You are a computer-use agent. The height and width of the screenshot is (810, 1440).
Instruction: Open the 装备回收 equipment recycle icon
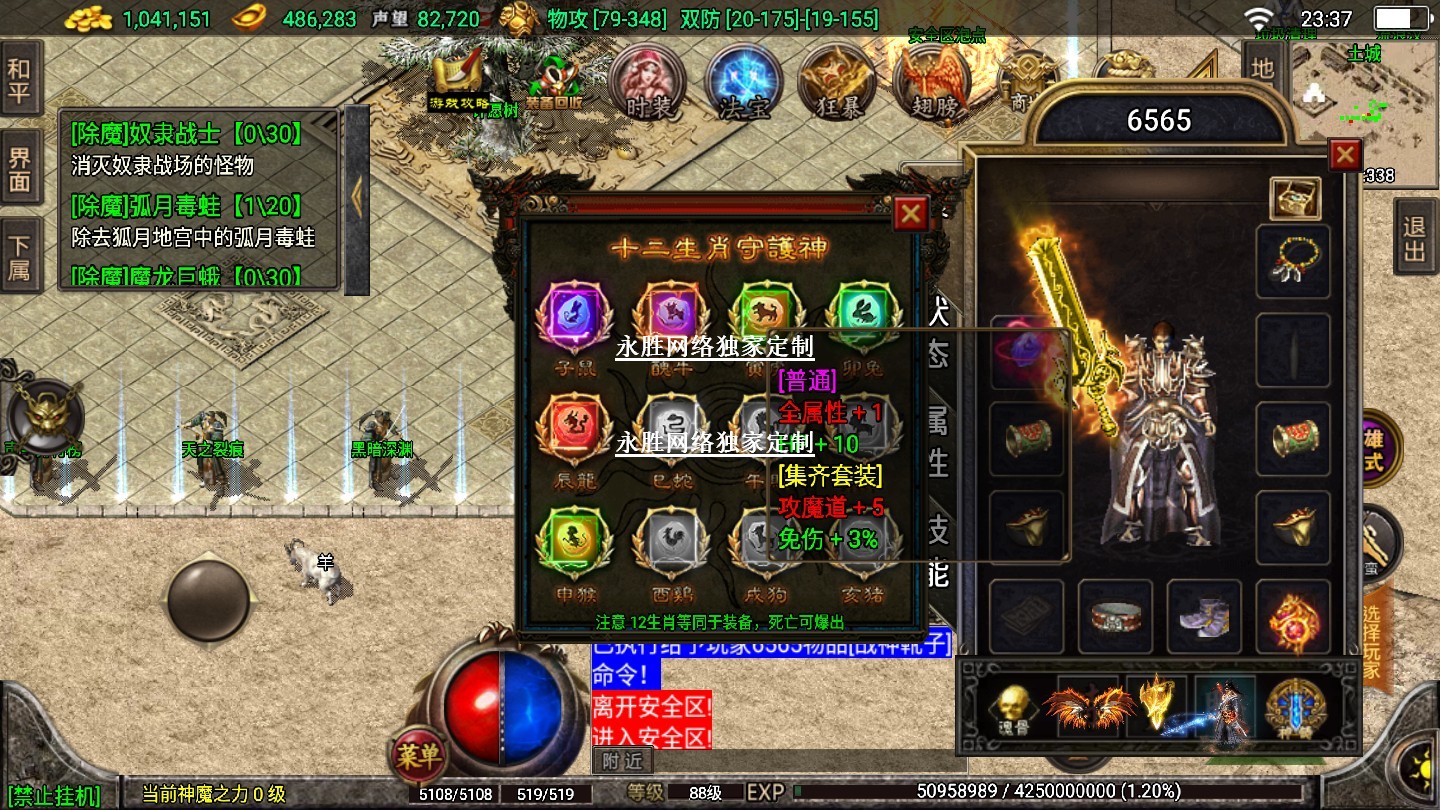553,82
